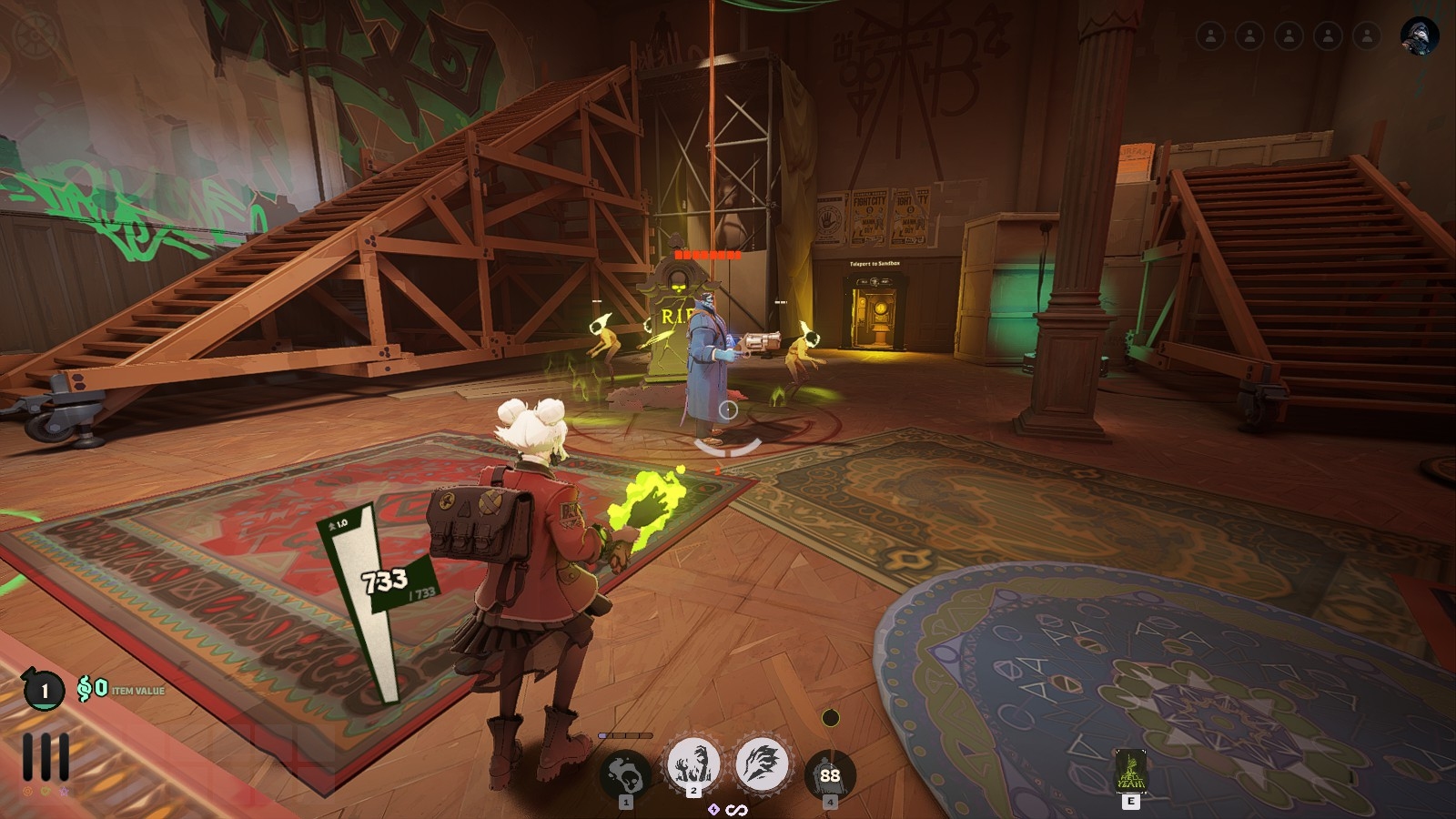Trigger the clawed hand ability
This screenshot has width=1456, height=819.
(x=762, y=765)
